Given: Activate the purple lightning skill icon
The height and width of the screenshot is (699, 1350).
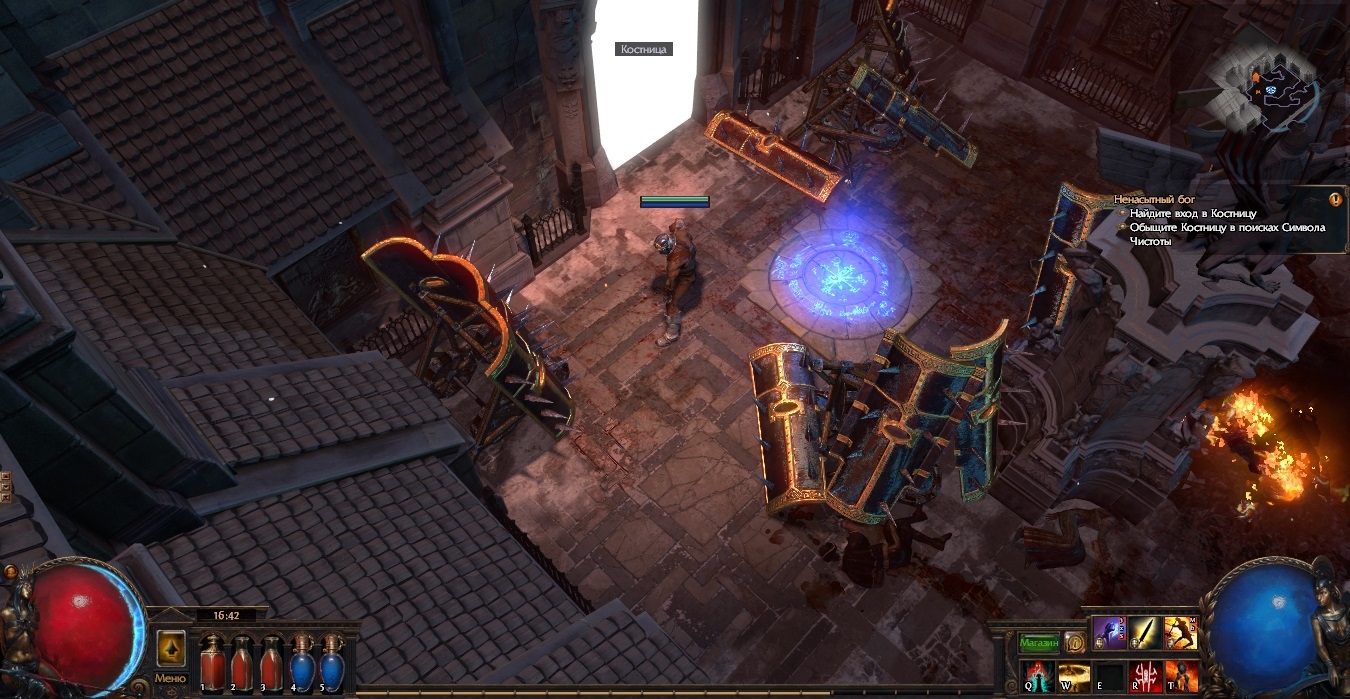Looking at the screenshot, I should pos(1109,633).
